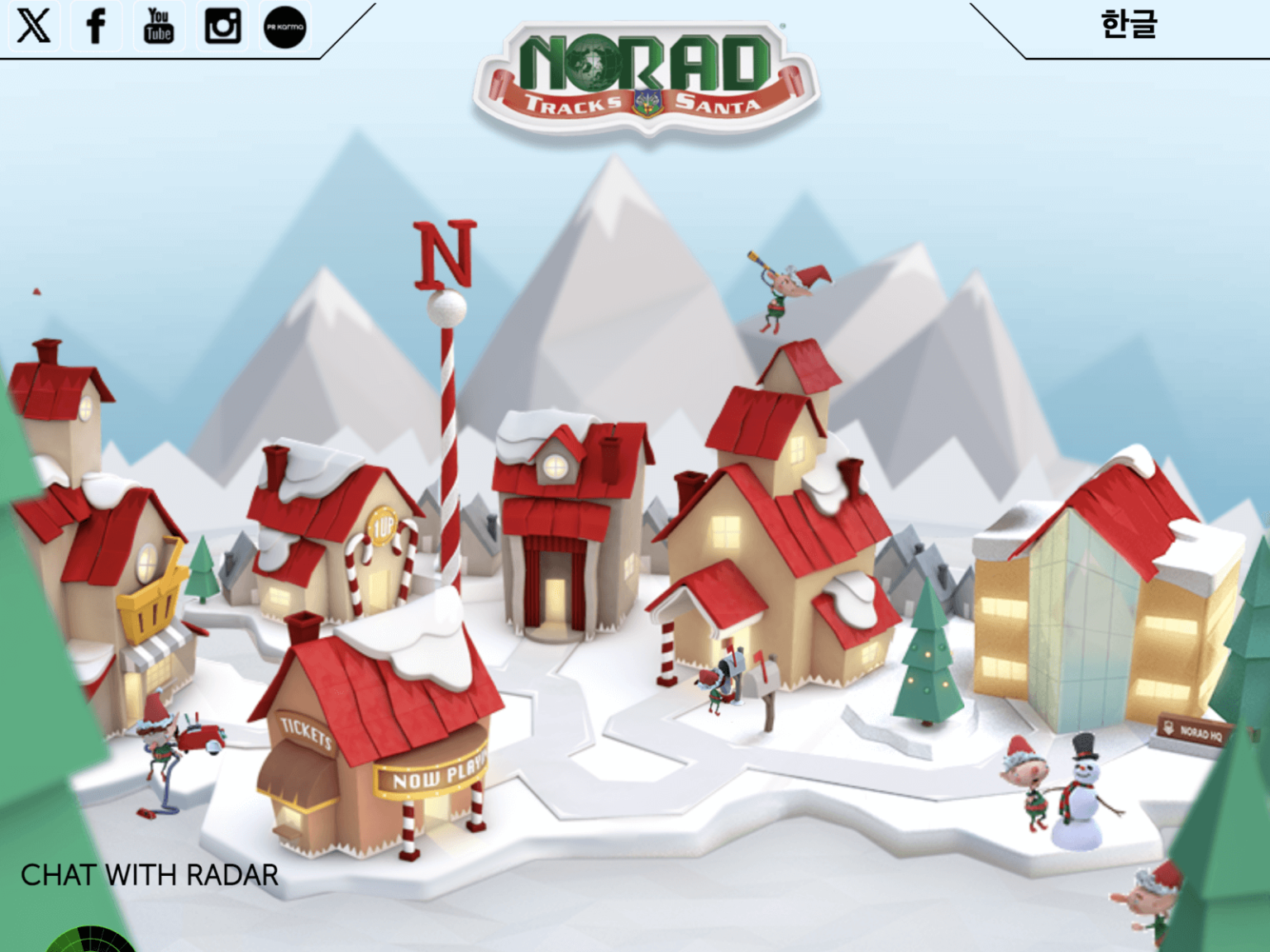Open the X social media link
The width and height of the screenshot is (1270, 952).
click(34, 26)
